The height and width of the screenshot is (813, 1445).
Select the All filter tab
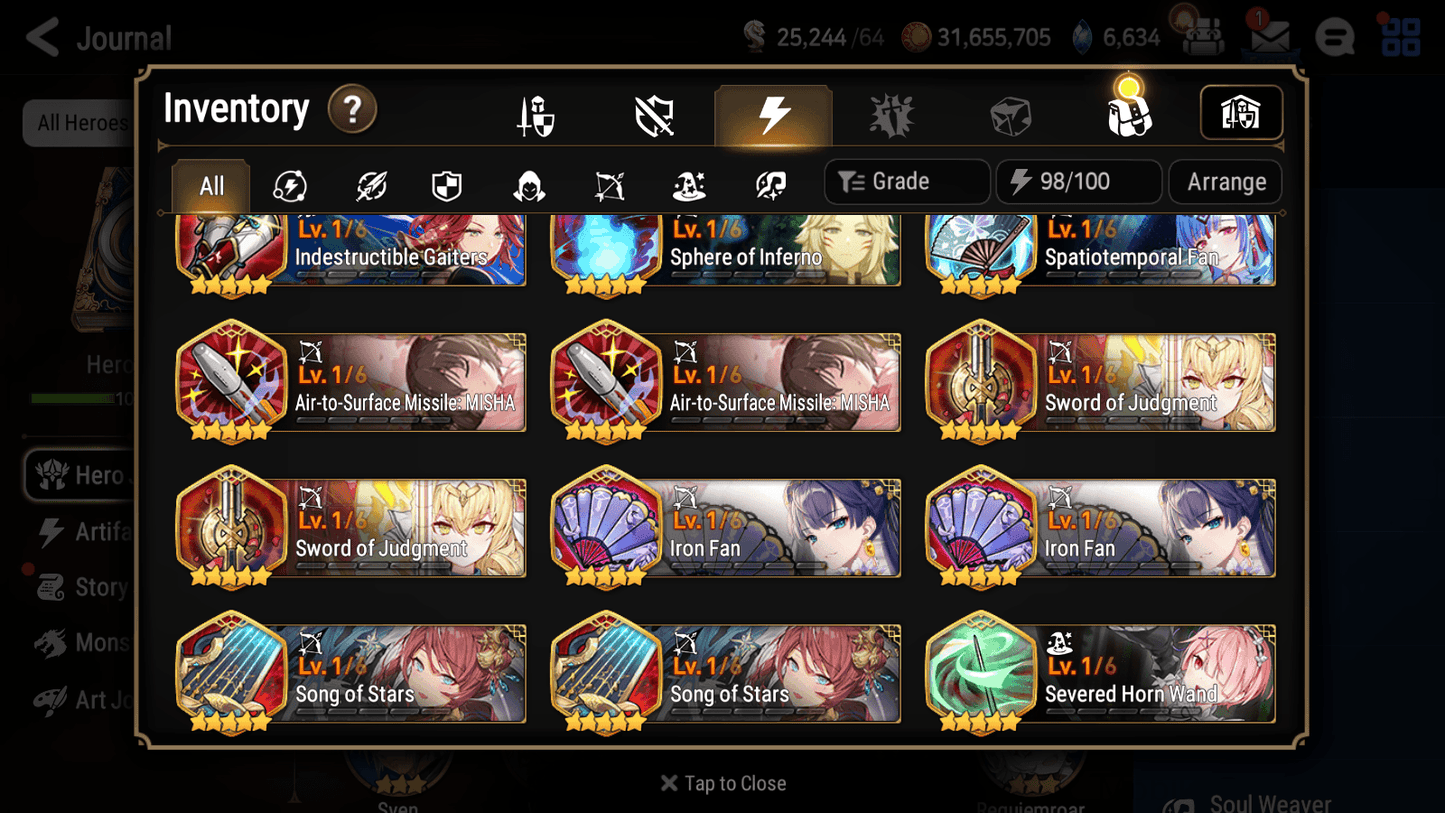tap(210, 183)
